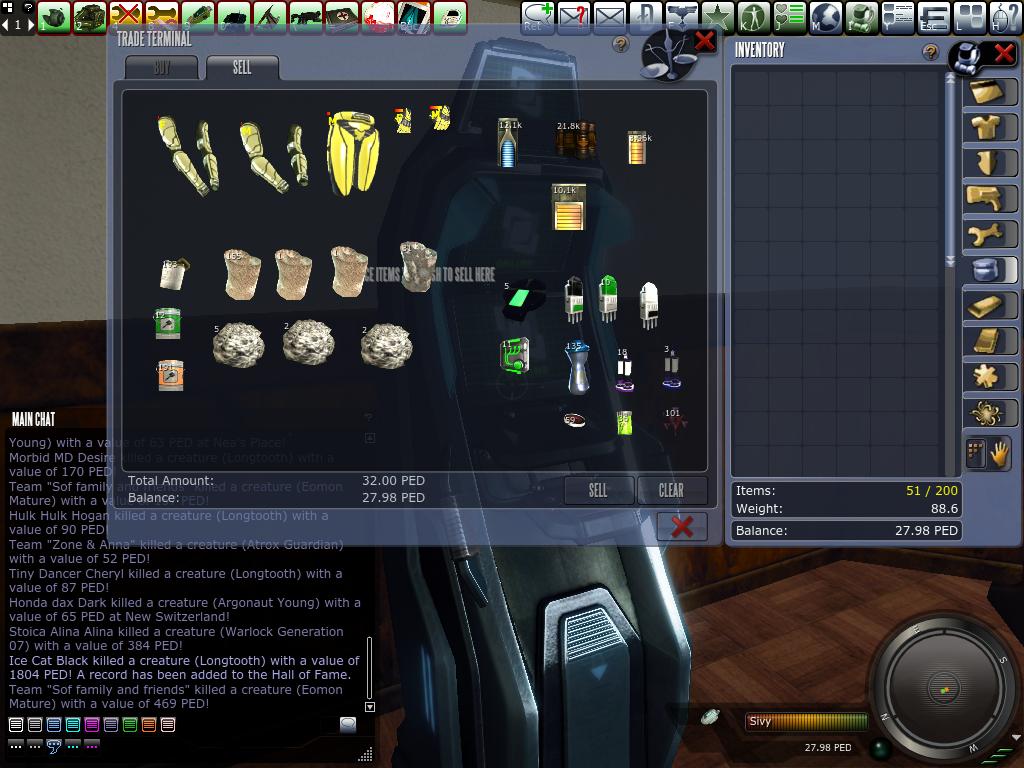The height and width of the screenshot is (768, 1024).
Task: Open the Trade Terminal help question mark
Action: click(x=621, y=45)
